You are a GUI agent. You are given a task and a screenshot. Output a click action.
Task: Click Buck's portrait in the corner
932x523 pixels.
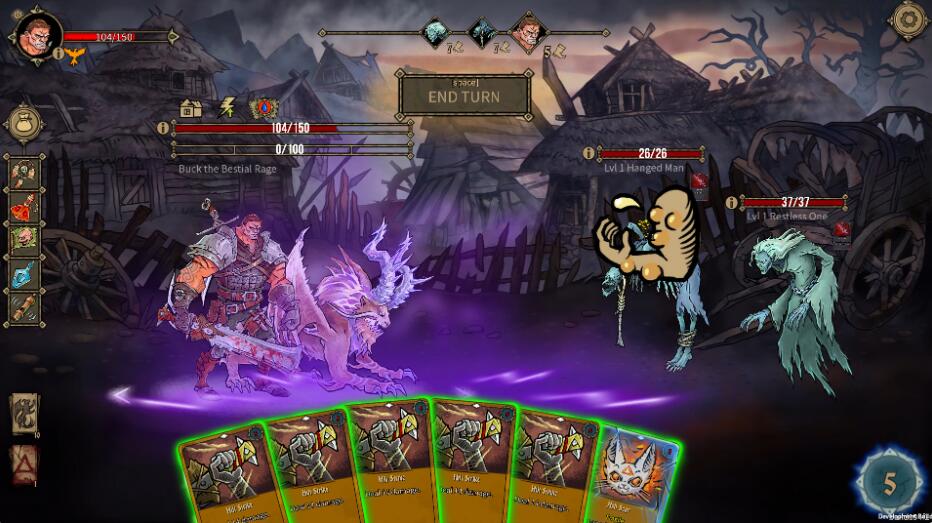tap(34, 32)
